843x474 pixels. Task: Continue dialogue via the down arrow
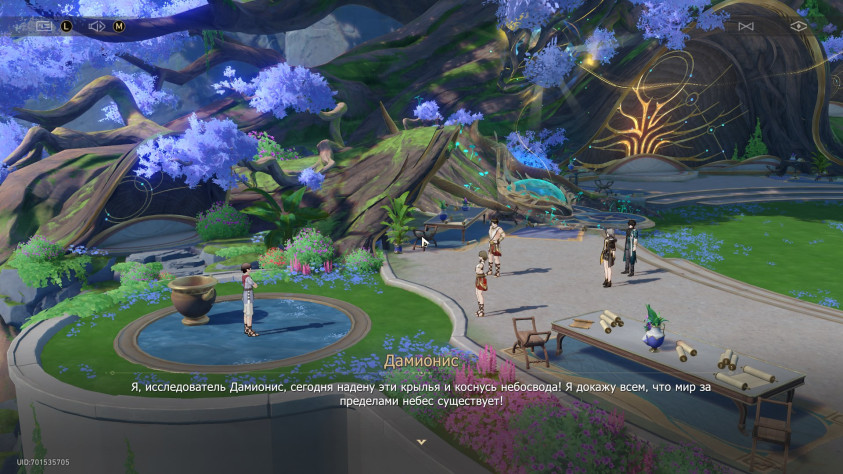click(421, 441)
